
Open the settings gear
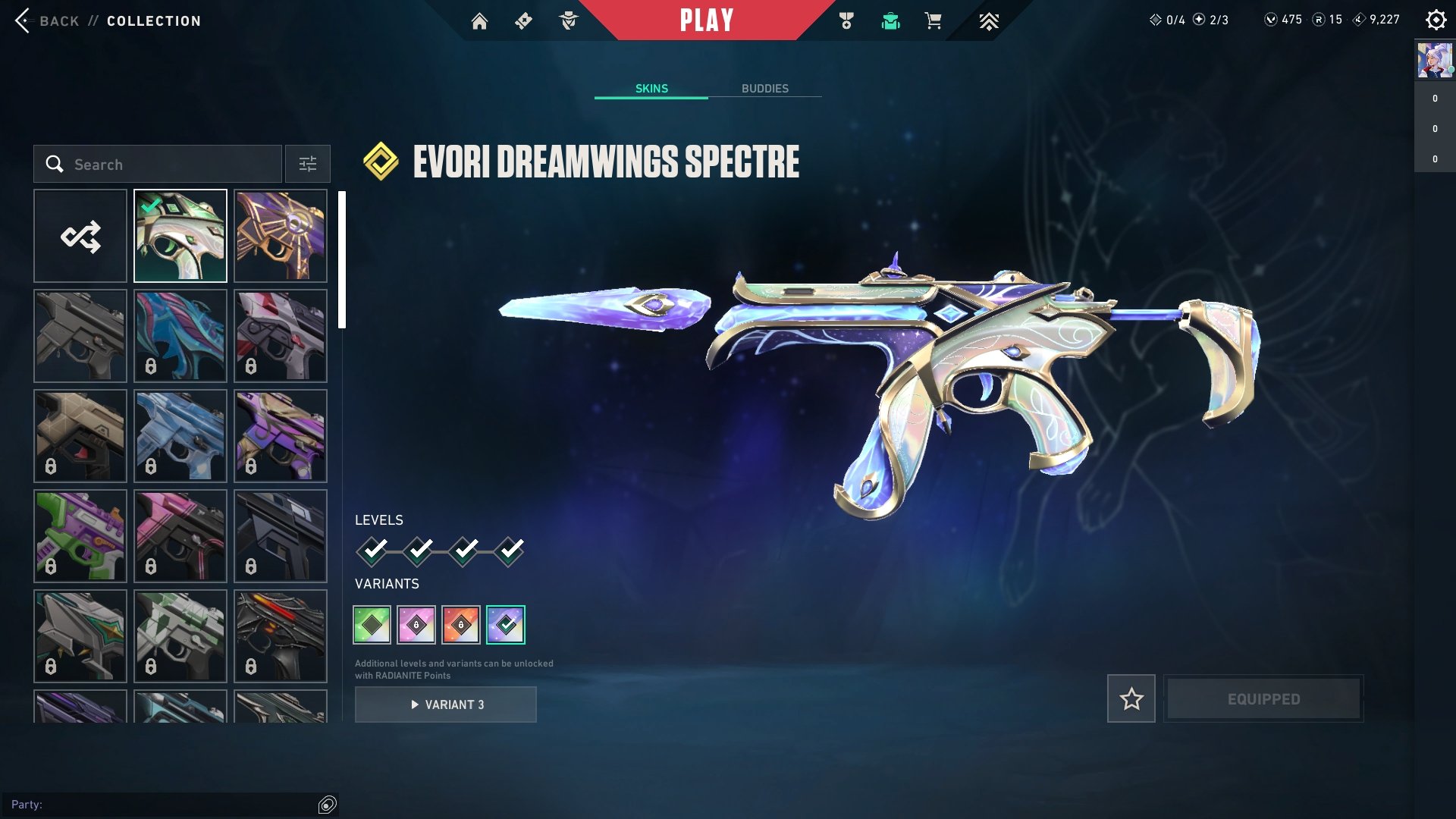tap(1436, 21)
